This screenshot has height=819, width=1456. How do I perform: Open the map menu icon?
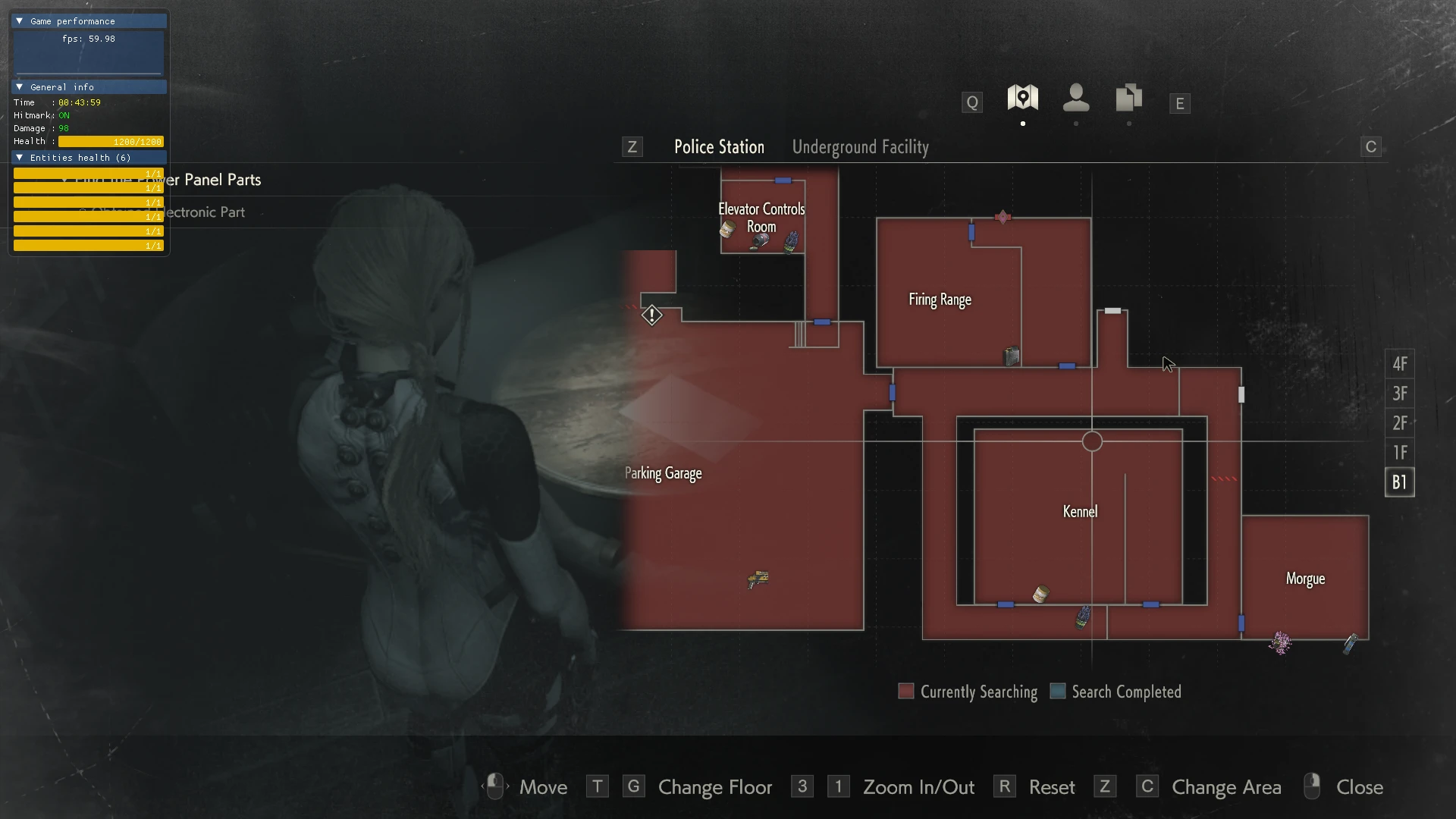click(x=1022, y=98)
